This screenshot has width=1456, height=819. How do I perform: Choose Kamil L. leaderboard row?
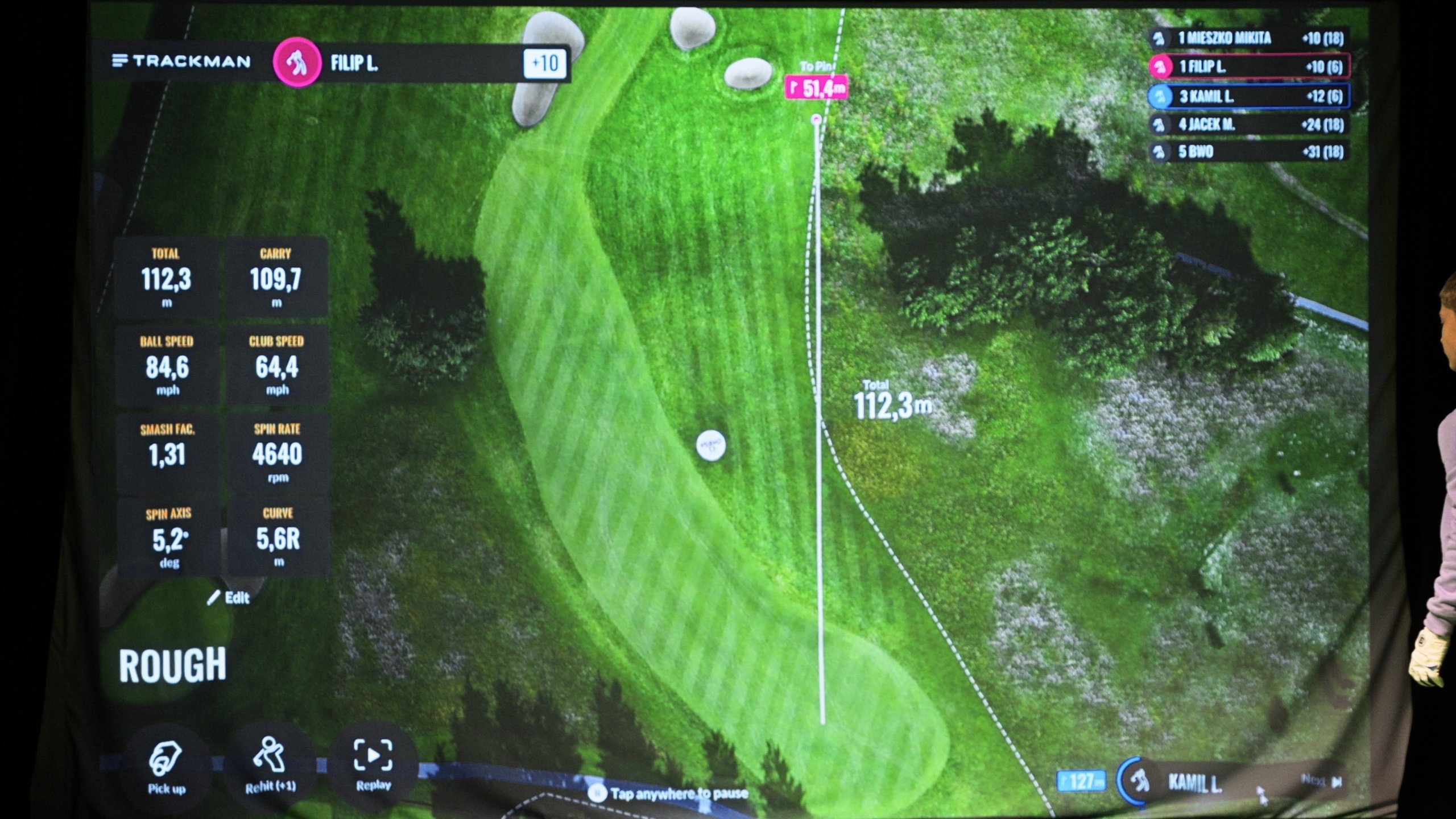pos(1249,96)
